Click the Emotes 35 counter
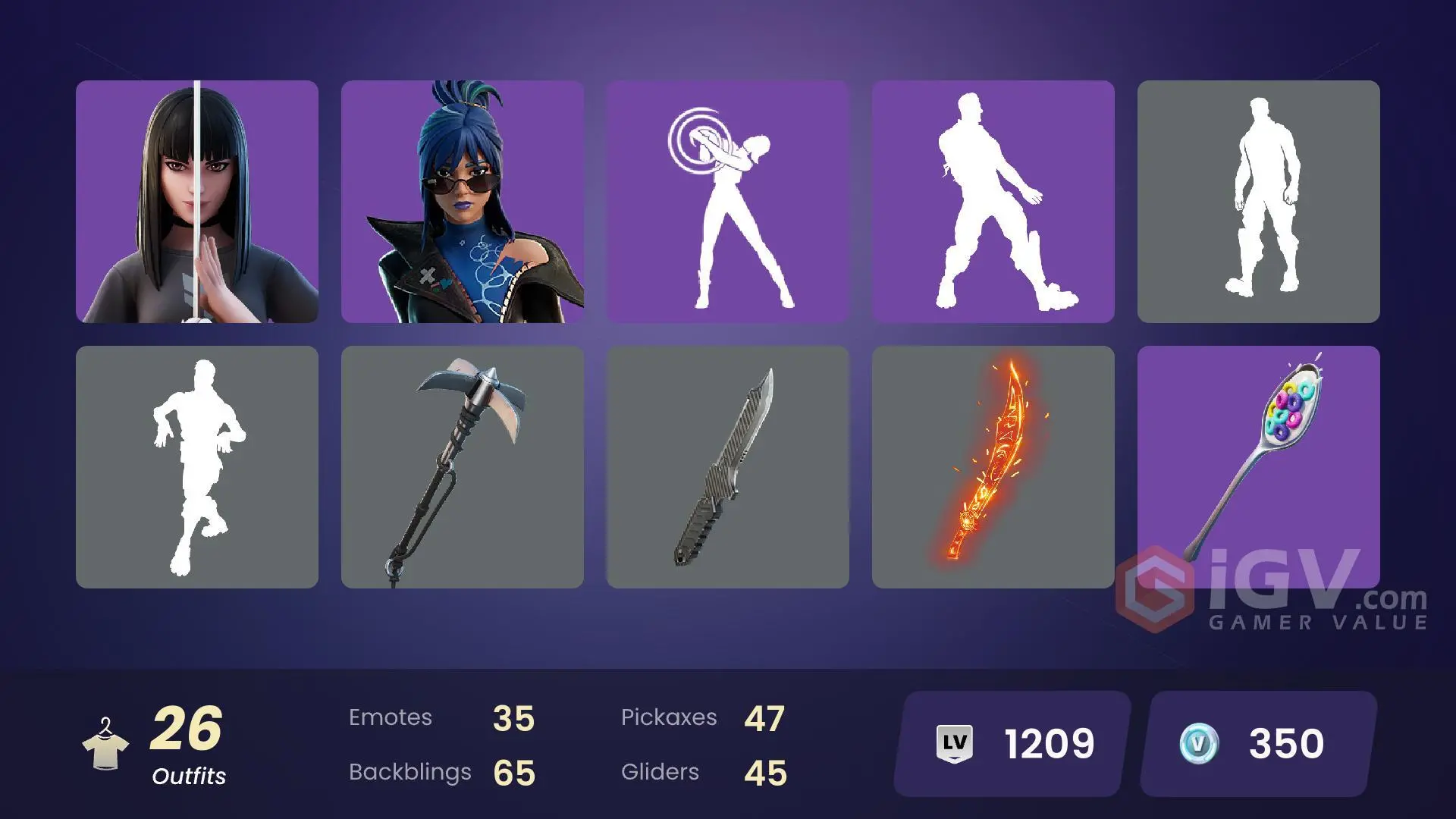The height and width of the screenshot is (819, 1456). coord(440,717)
